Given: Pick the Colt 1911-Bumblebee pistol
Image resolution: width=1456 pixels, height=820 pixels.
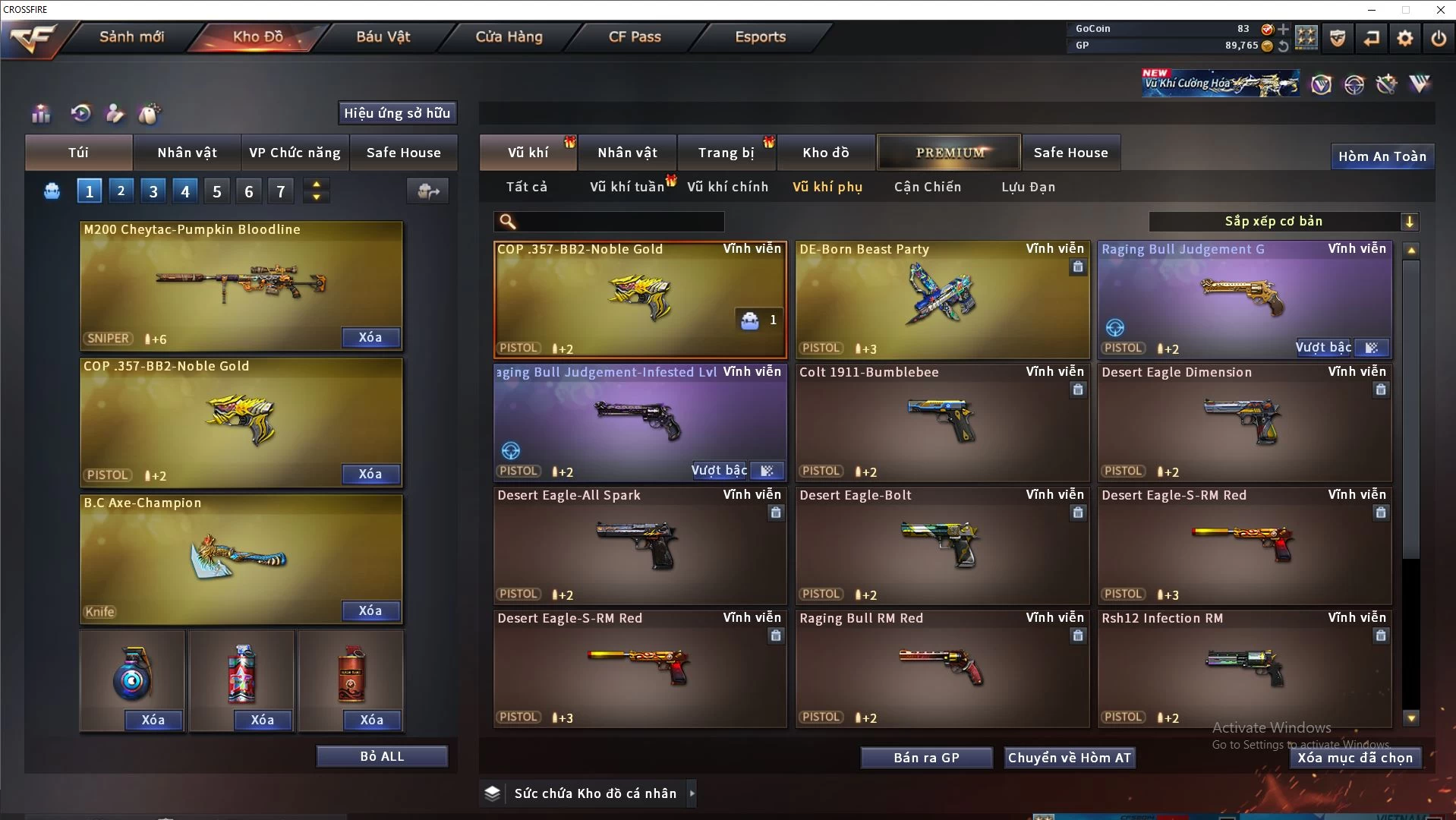Looking at the screenshot, I should point(941,423).
